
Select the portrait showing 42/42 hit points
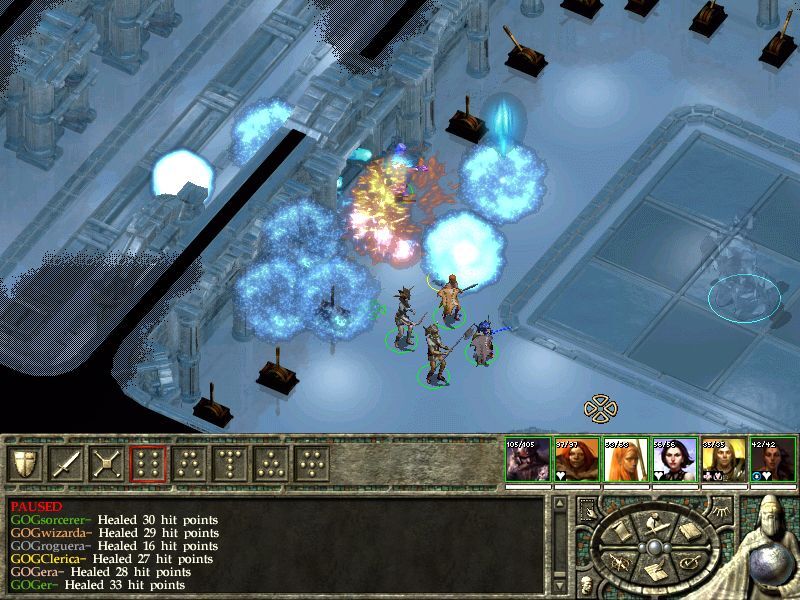(x=771, y=460)
